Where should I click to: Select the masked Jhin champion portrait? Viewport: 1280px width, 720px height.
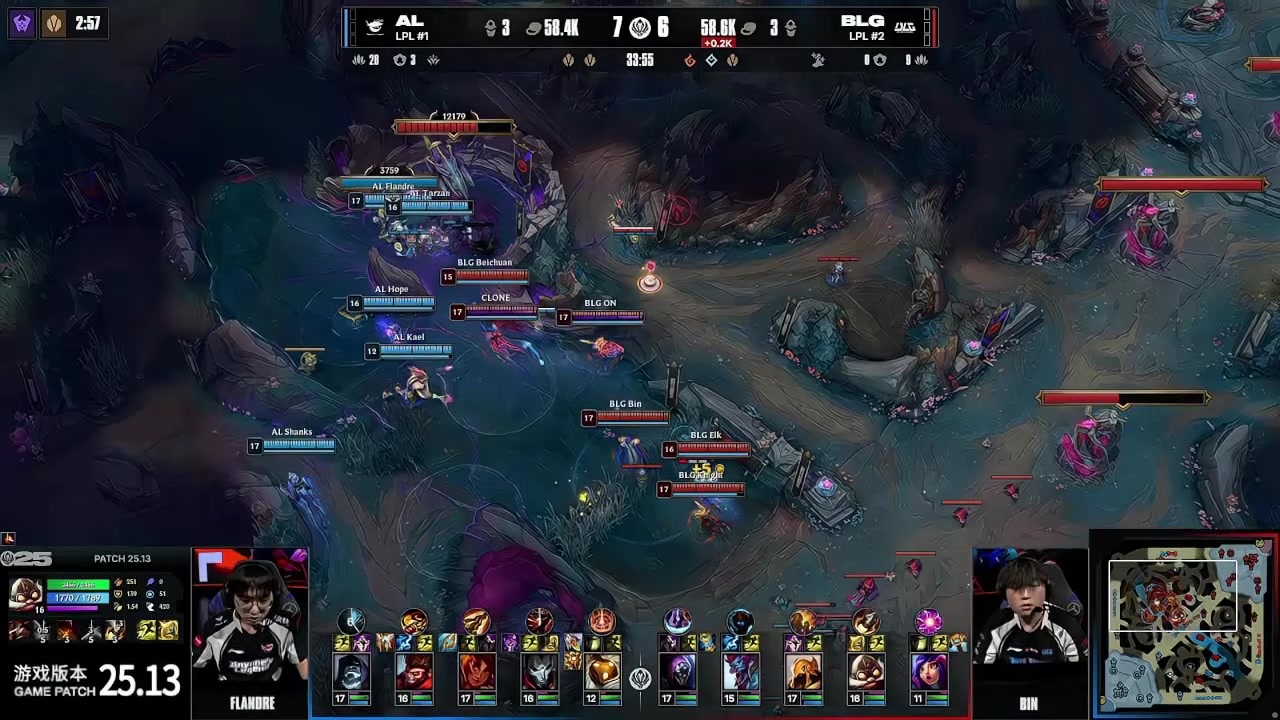click(x=538, y=672)
